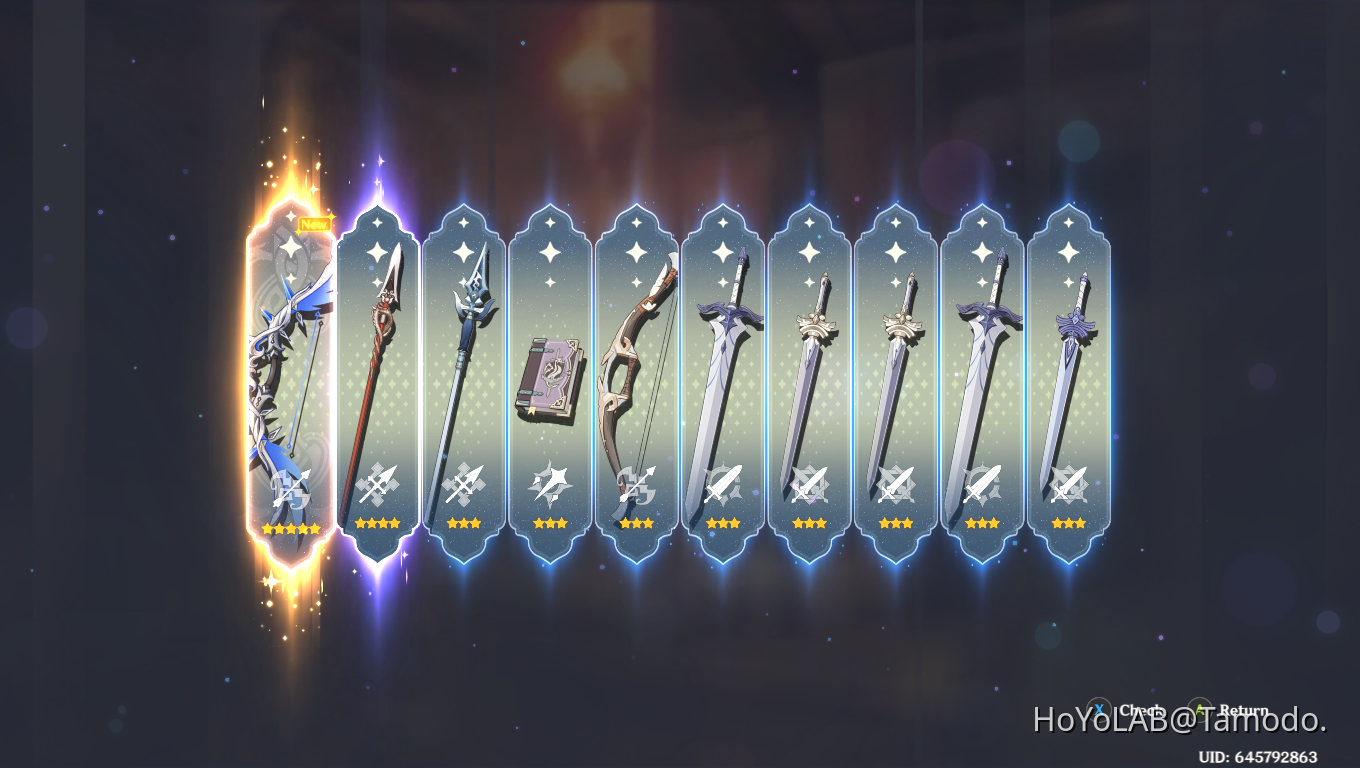1360x768 pixels.
Task: Click the bow icon under the wooden bow
Action: [x=636, y=484]
